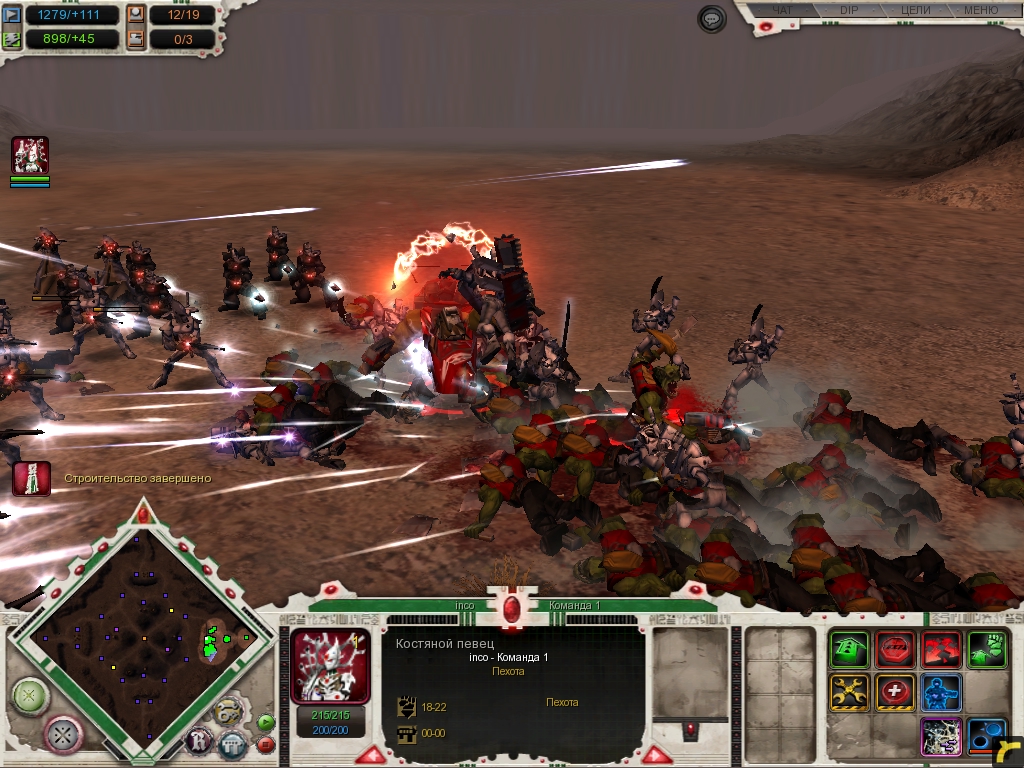This screenshot has width=1024, height=768.
Task: Open the ЧАТ (chat) tab
Action: pyautogui.click(x=782, y=11)
